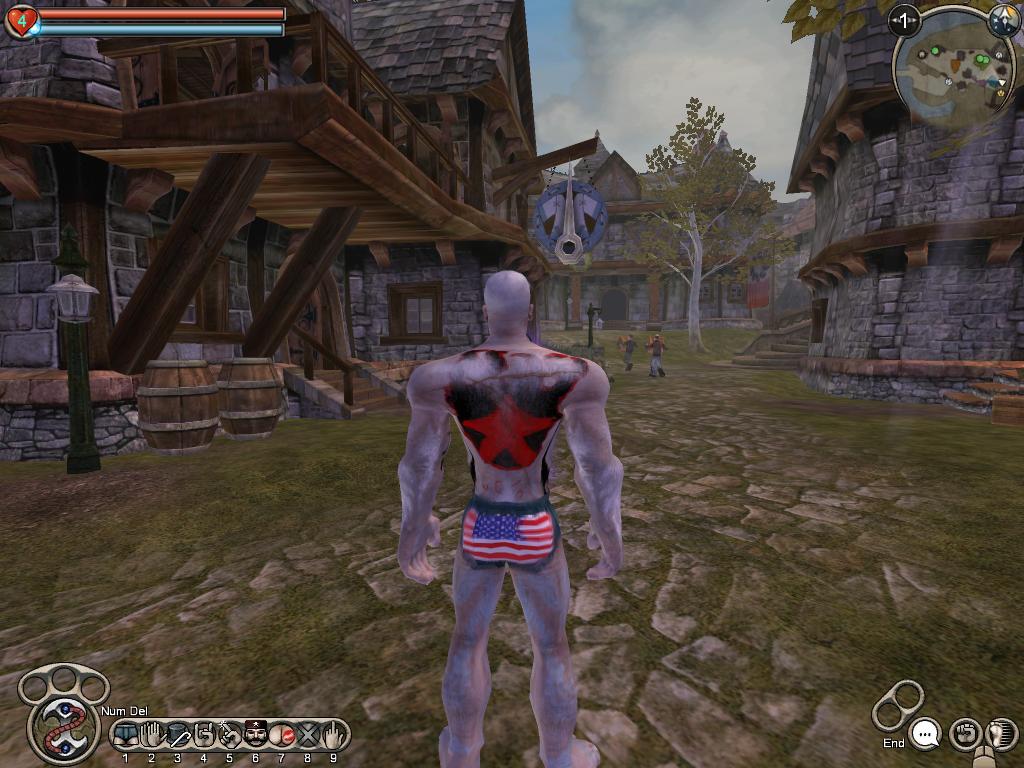Use the open hand expression in slot 2
This screenshot has height=768, width=1024.
[x=152, y=736]
